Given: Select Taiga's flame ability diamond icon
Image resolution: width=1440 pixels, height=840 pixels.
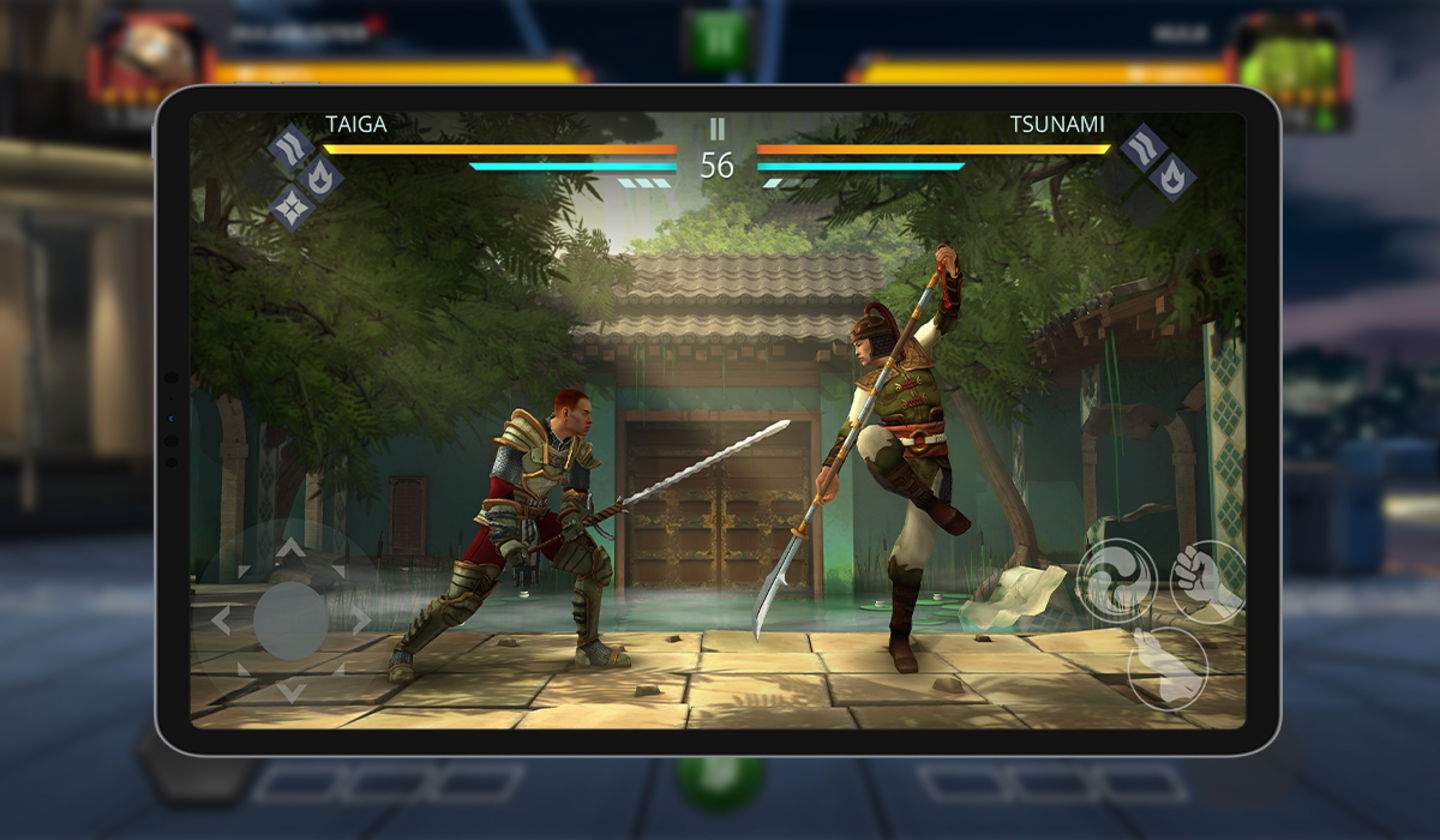Looking at the screenshot, I should [321, 176].
